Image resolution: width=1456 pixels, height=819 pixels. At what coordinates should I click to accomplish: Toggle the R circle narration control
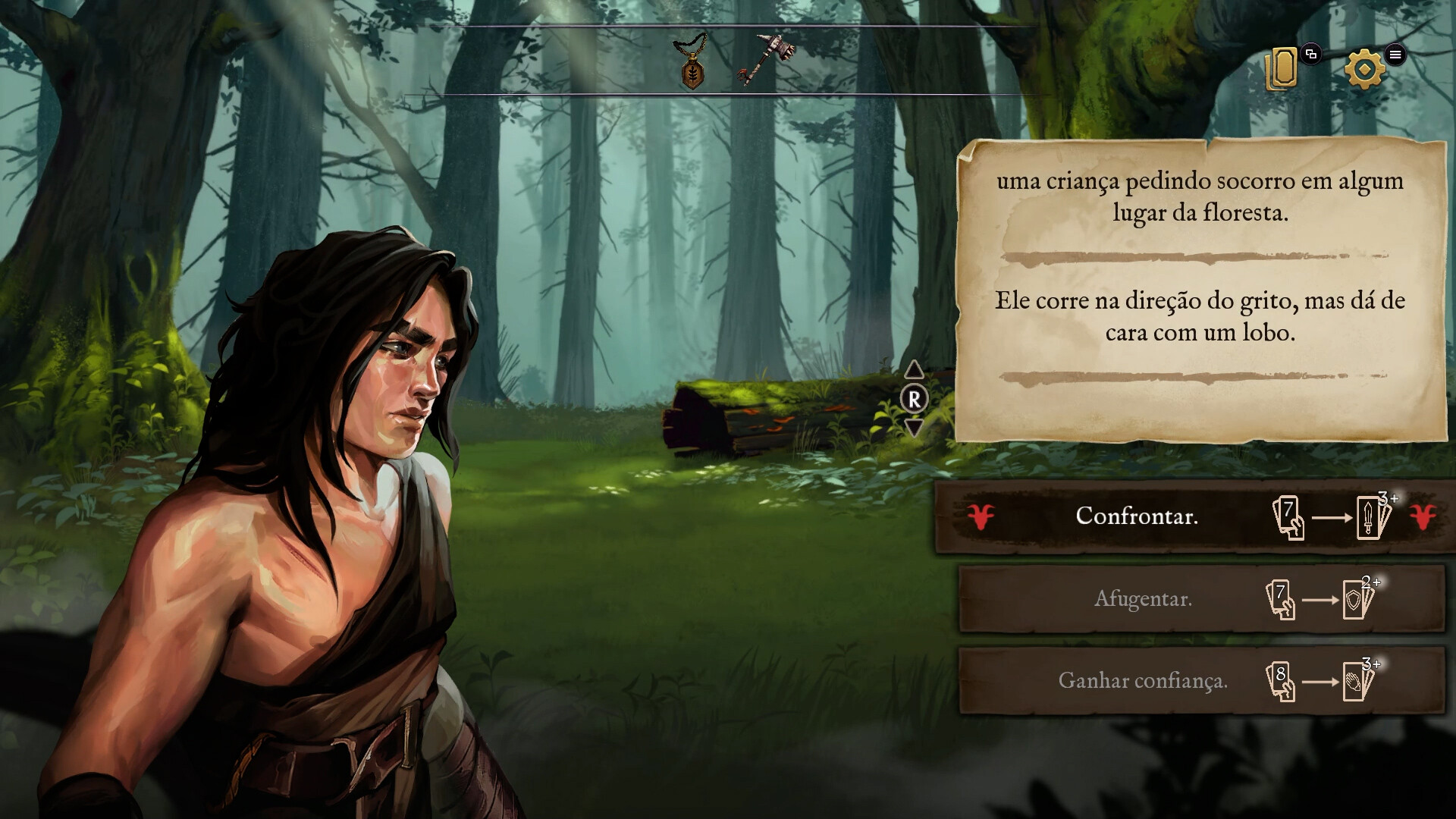[915, 398]
